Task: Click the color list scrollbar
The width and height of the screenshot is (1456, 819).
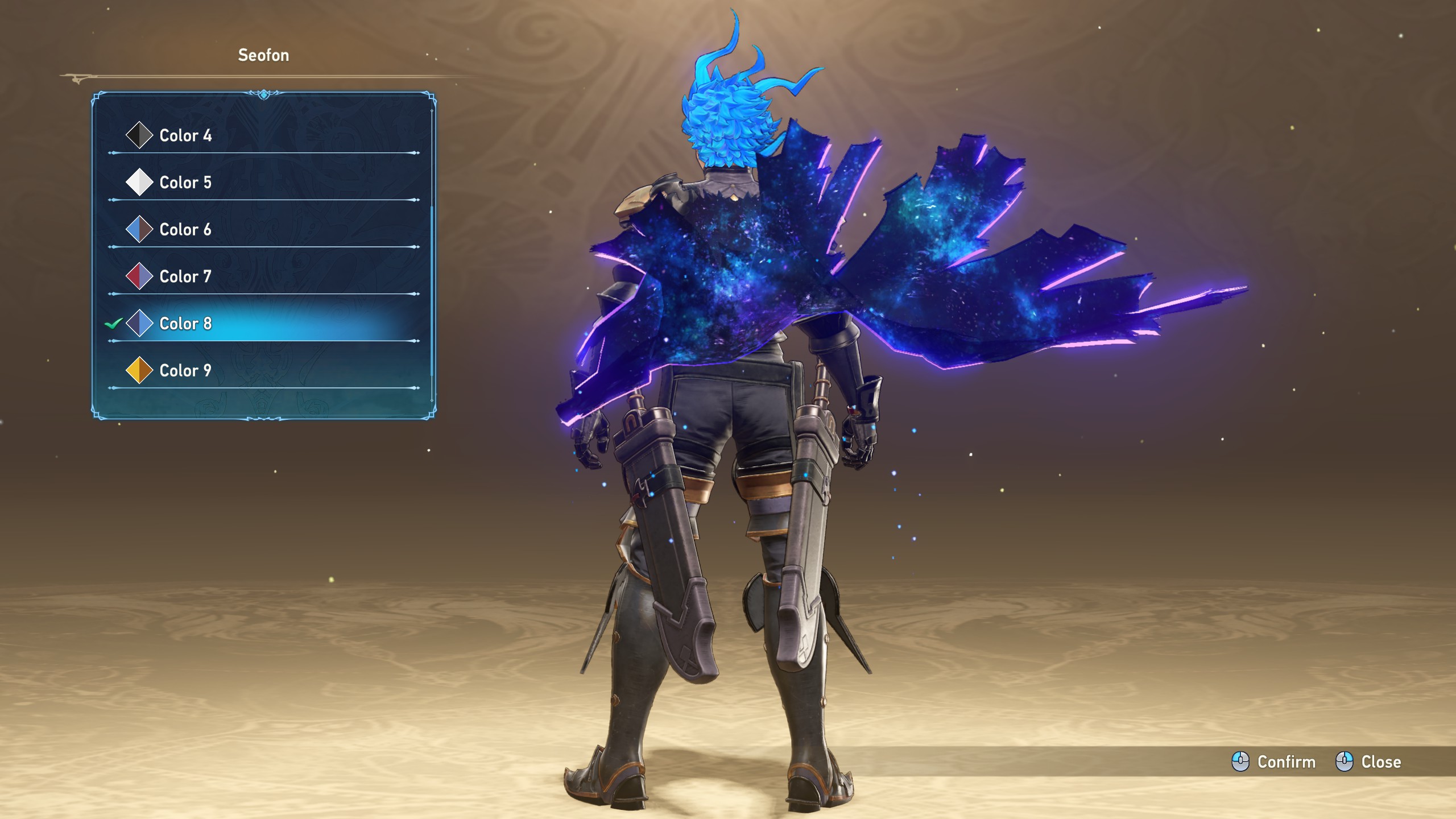Action: pos(432,290)
